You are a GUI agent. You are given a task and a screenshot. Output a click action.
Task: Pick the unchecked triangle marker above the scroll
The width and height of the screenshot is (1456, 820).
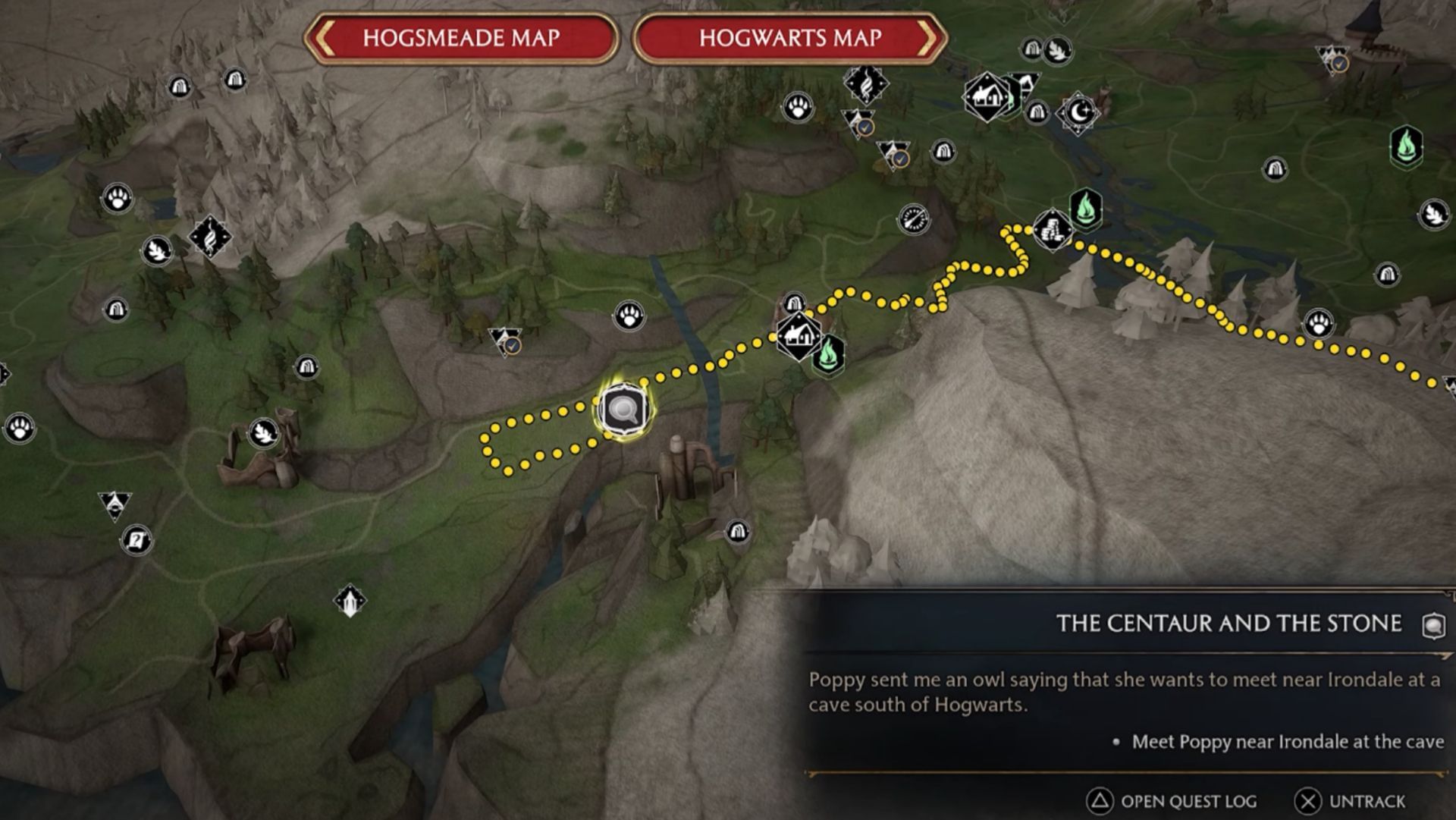click(115, 504)
